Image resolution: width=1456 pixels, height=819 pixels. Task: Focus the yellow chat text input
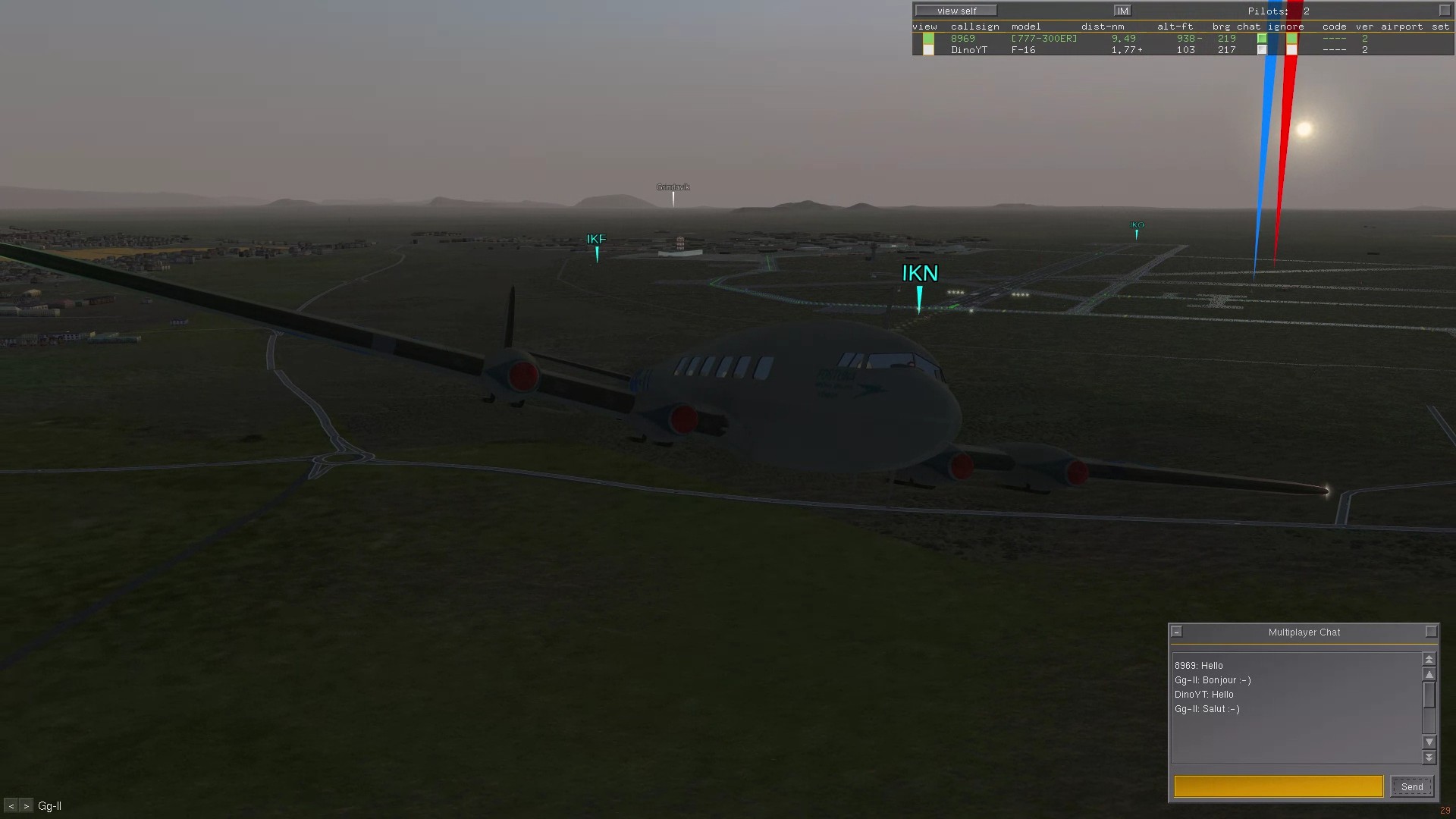tap(1279, 786)
